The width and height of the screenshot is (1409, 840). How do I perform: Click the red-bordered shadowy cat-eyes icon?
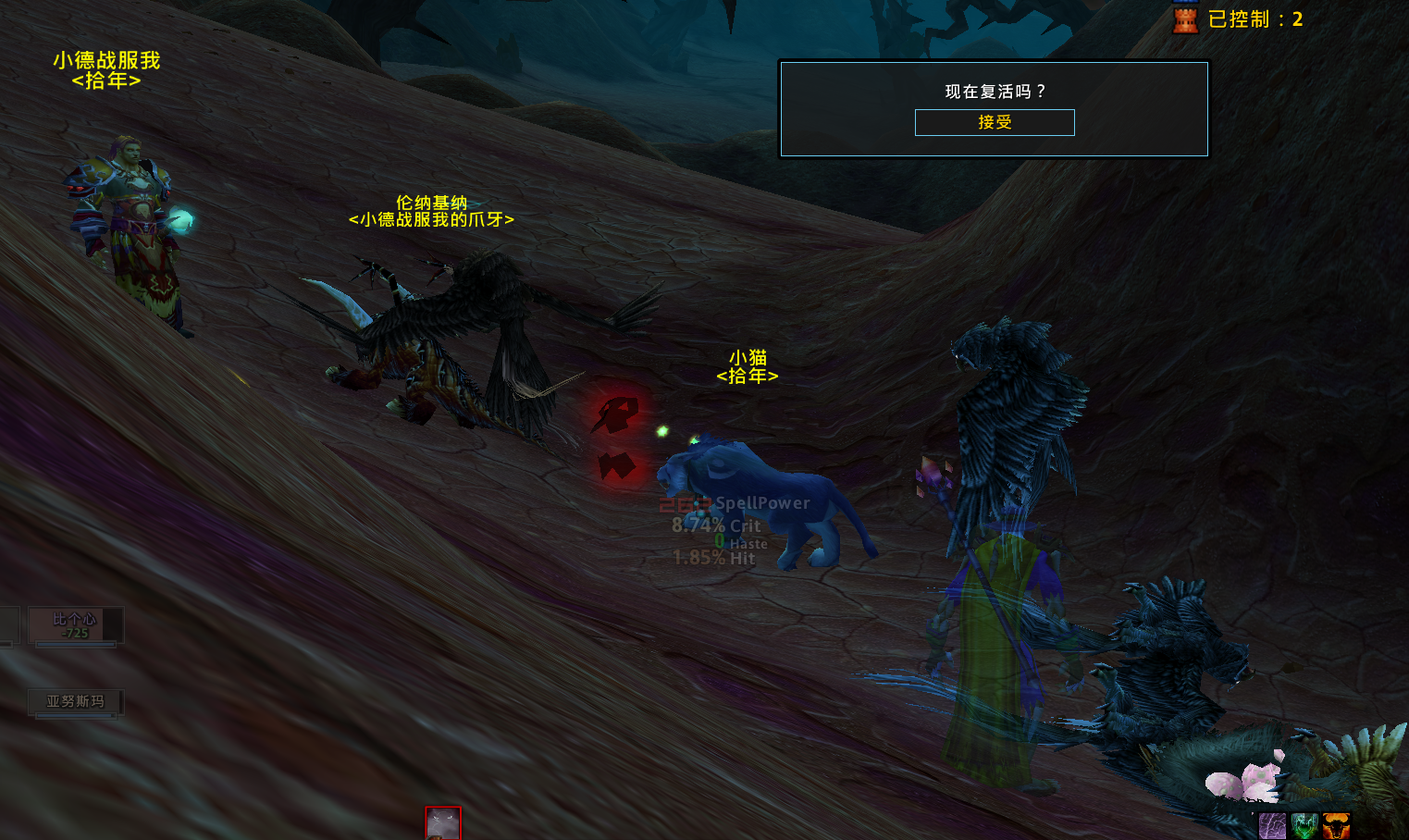443,823
